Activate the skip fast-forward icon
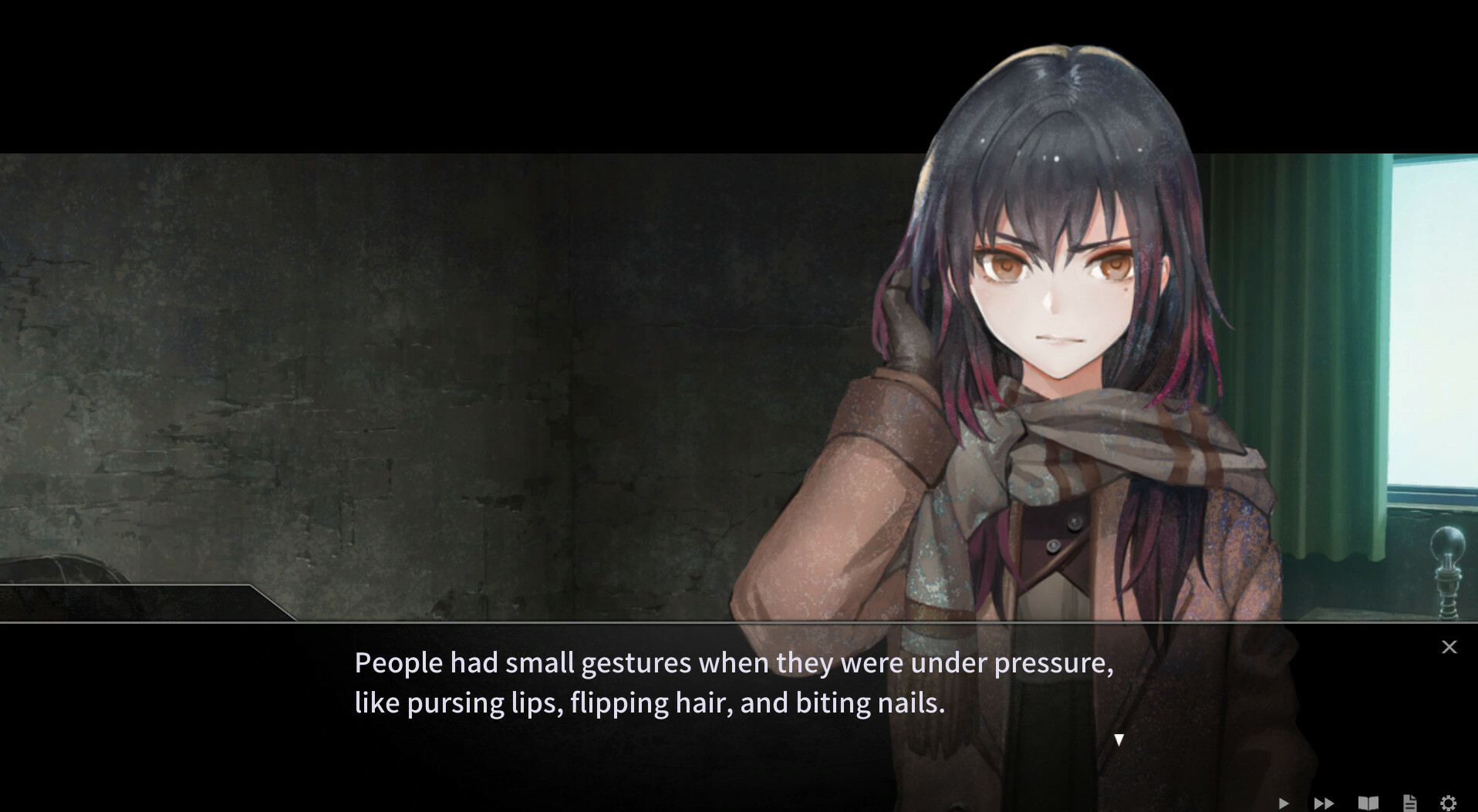 [1324, 802]
